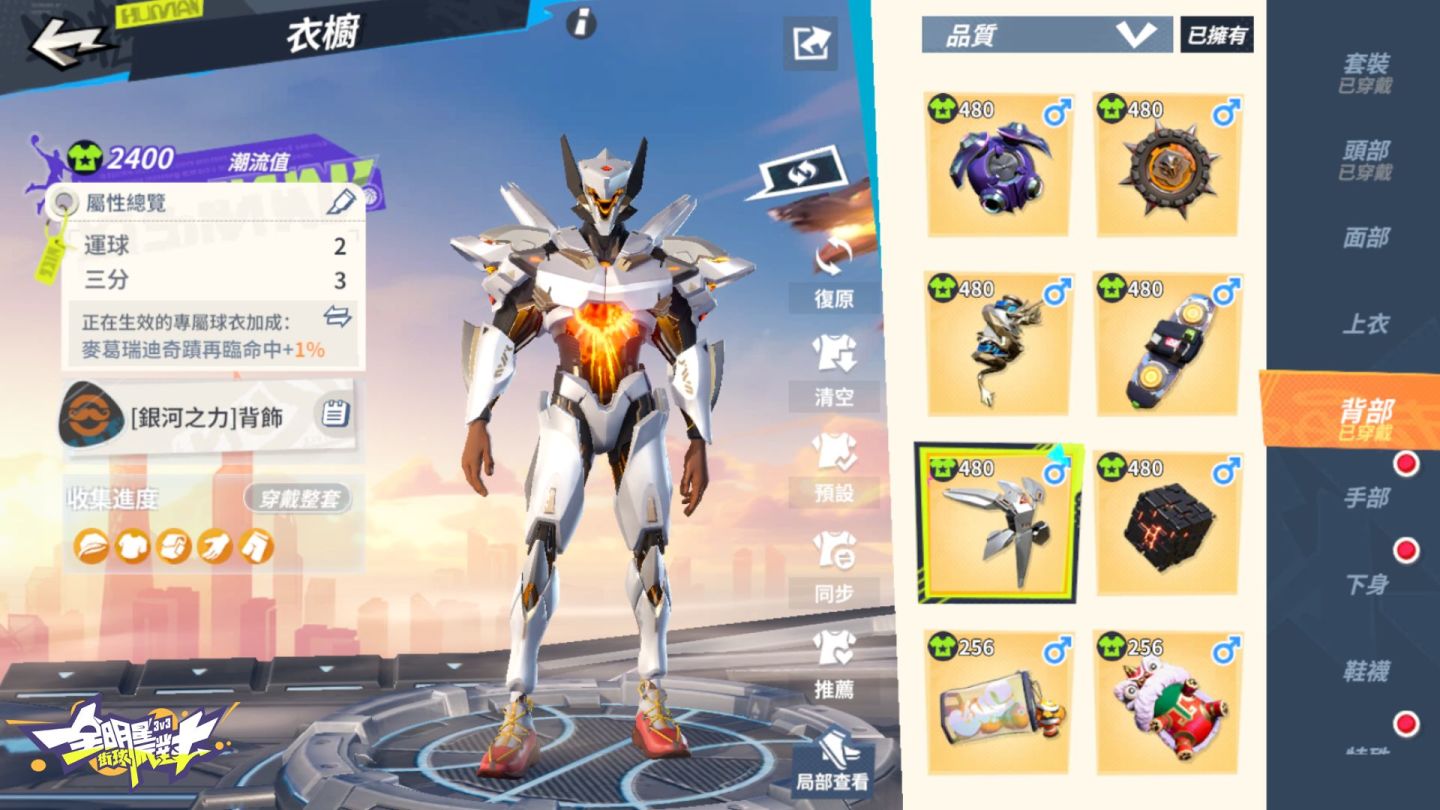Open the 上衣 top tab
Image resolution: width=1440 pixels, height=810 pixels.
pos(1365,324)
